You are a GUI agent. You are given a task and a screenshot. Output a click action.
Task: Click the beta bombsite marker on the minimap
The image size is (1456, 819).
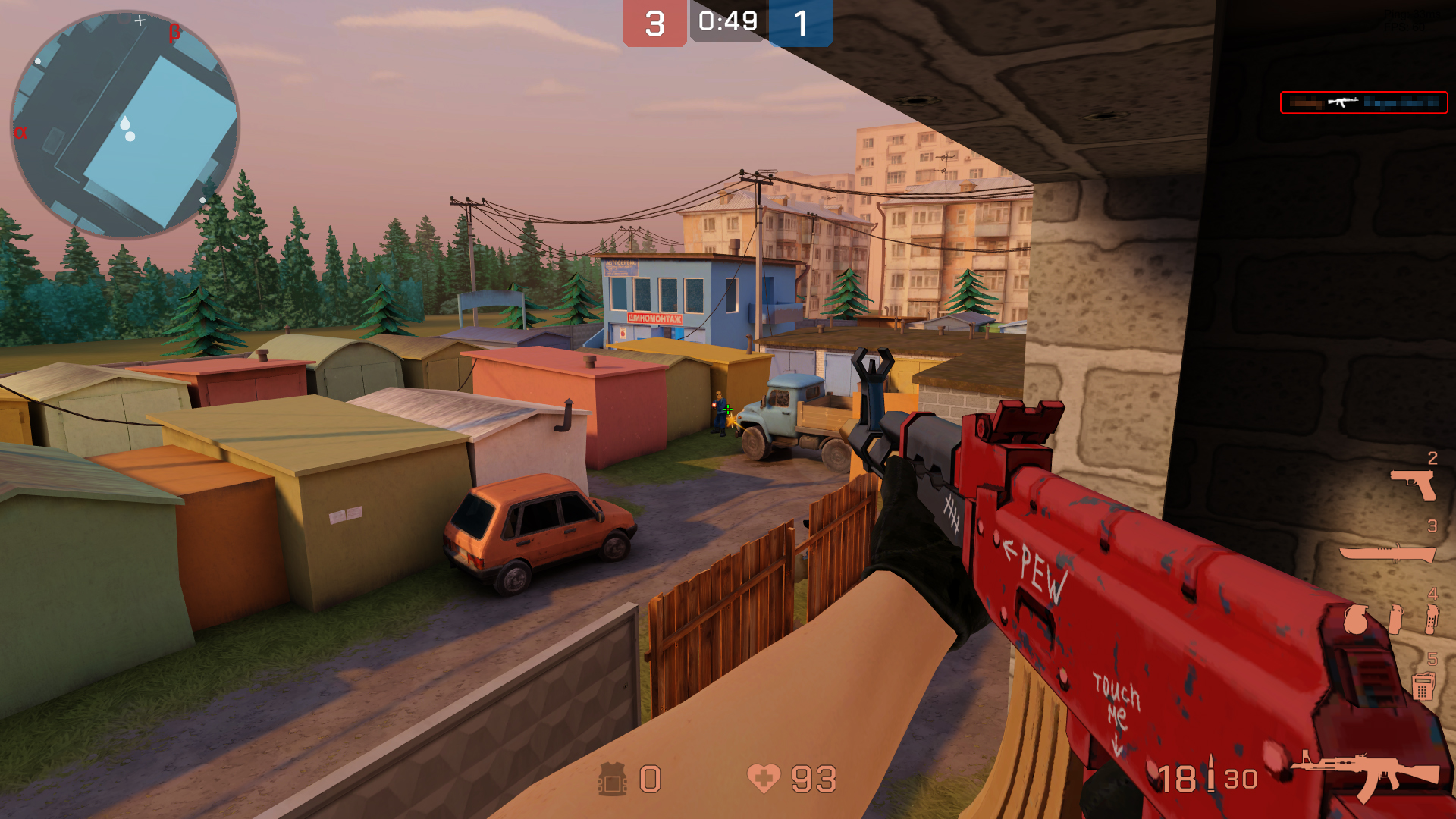coord(174,33)
